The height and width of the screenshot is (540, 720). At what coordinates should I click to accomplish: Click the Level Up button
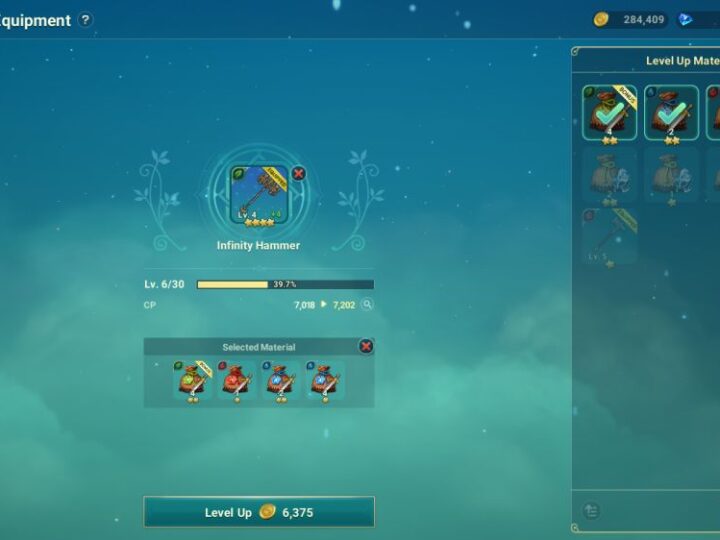(x=259, y=512)
